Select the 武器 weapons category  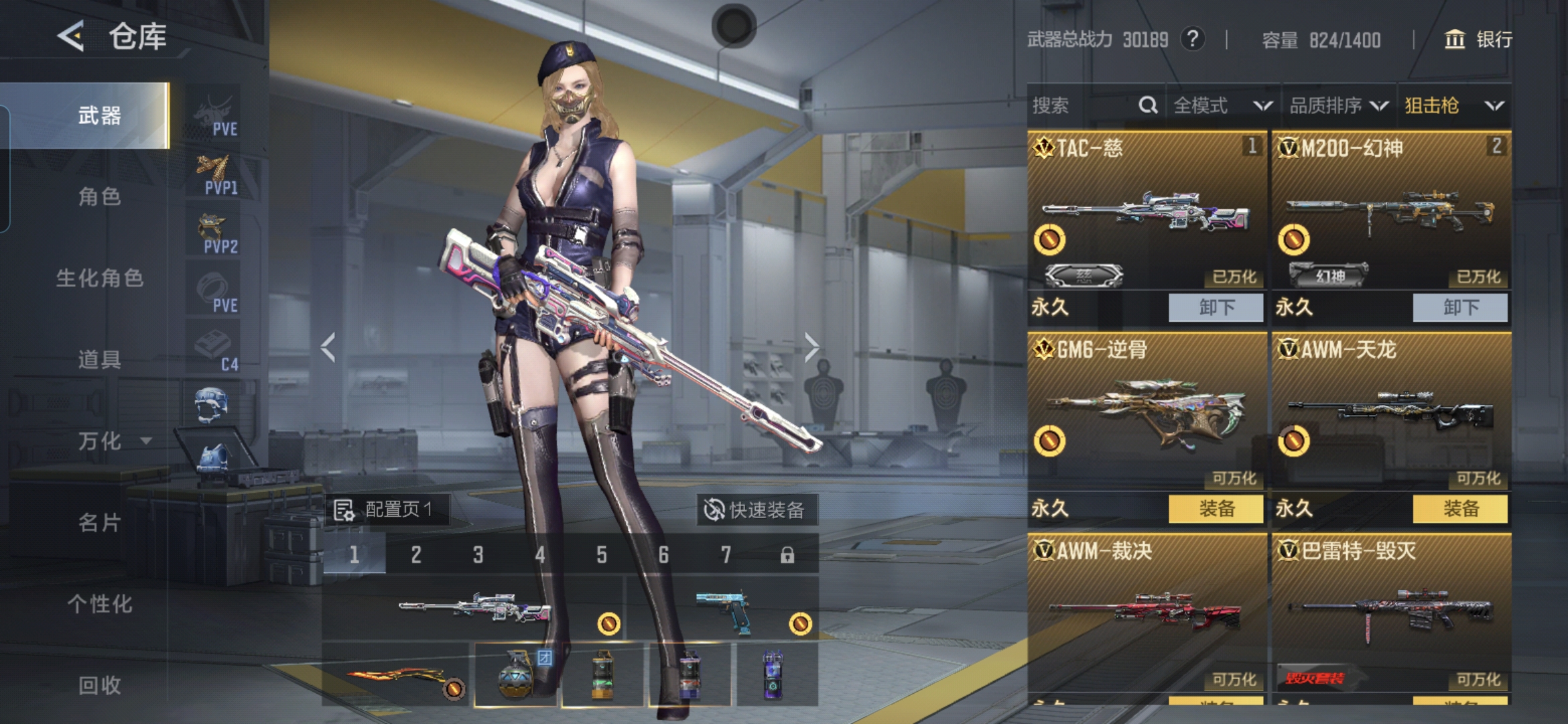[x=99, y=115]
